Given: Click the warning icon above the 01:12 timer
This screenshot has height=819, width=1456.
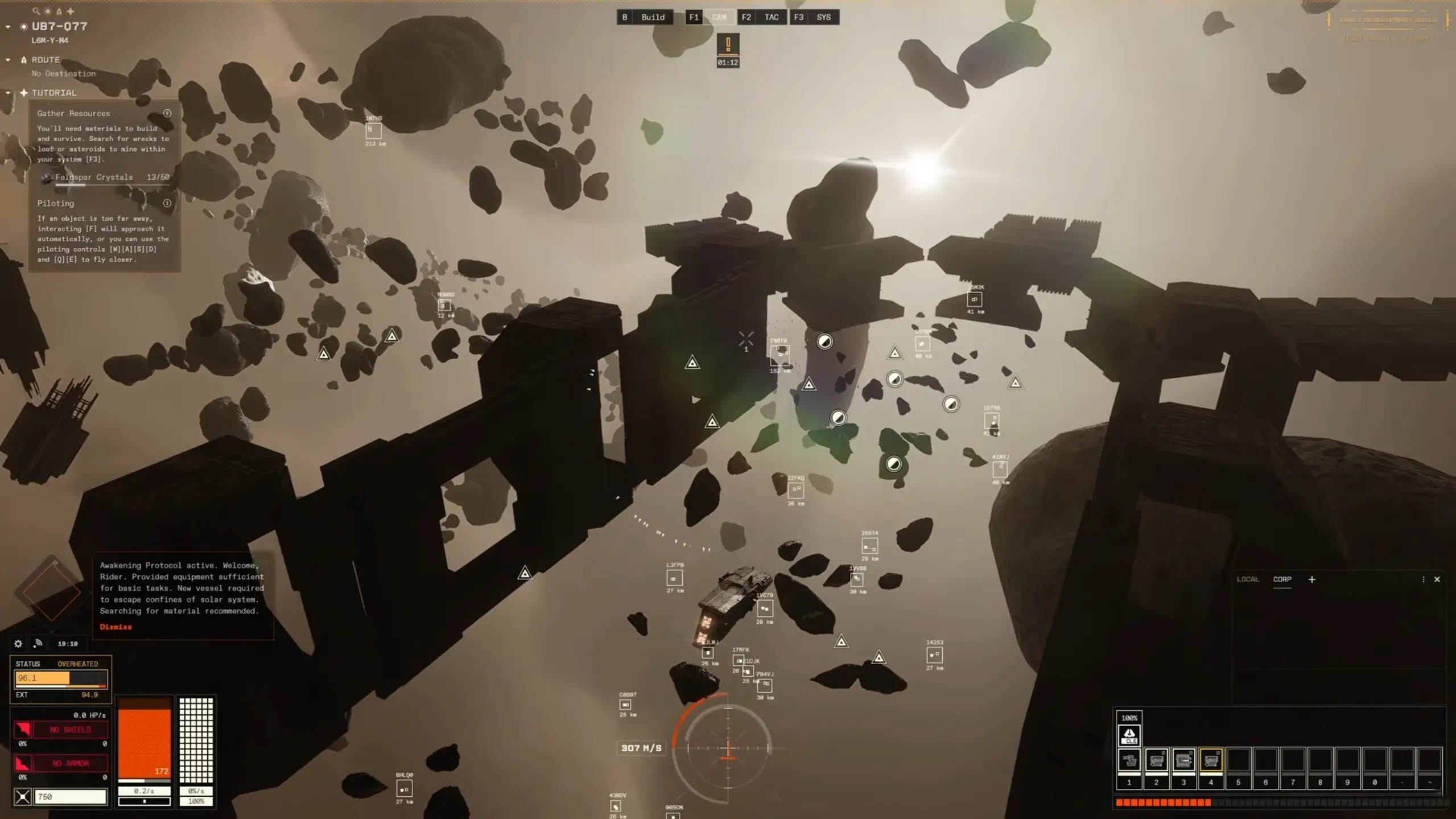Looking at the screenshot, I should tap(728, 44).
